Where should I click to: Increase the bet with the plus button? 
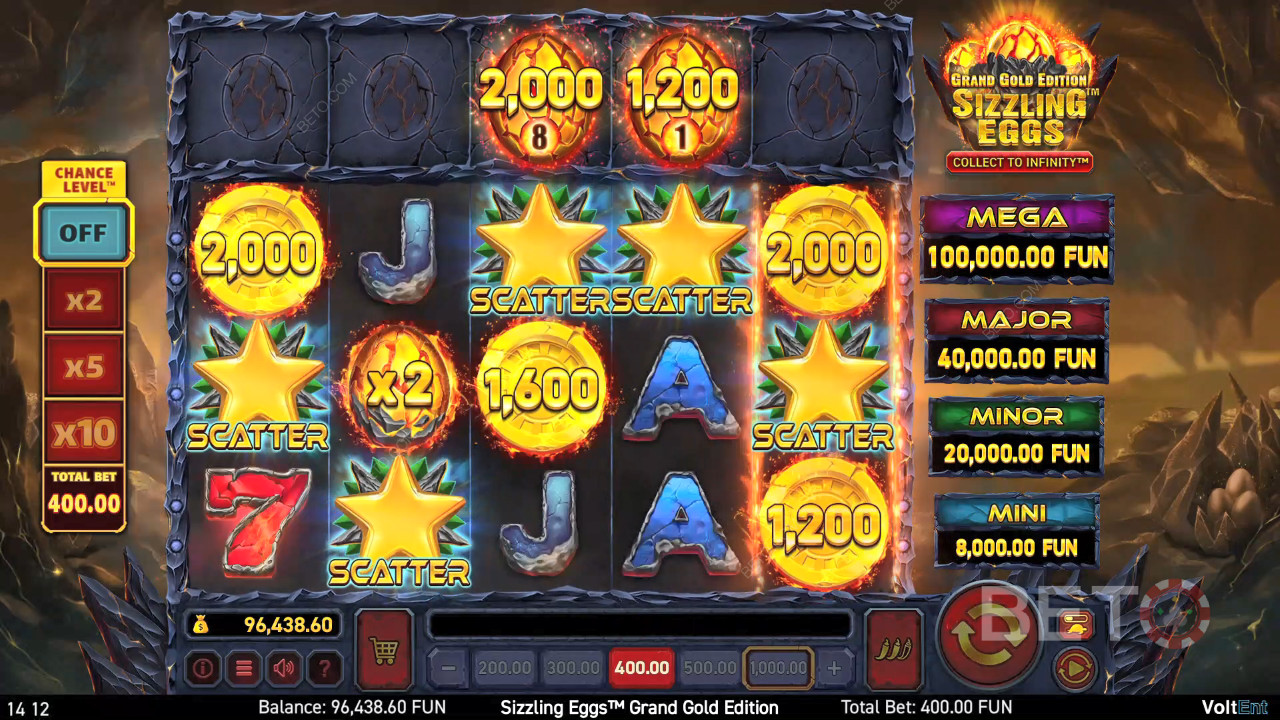coord(834,668)
